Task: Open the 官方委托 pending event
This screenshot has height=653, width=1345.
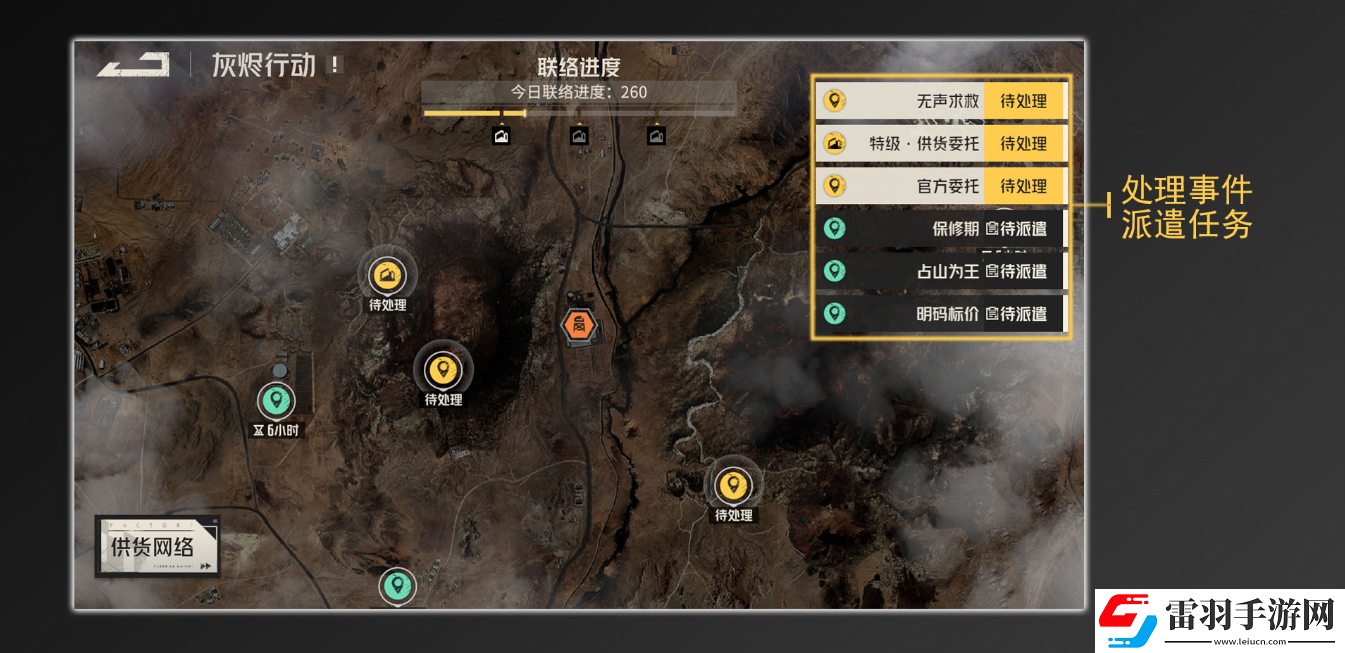Action: pos(940,186)
